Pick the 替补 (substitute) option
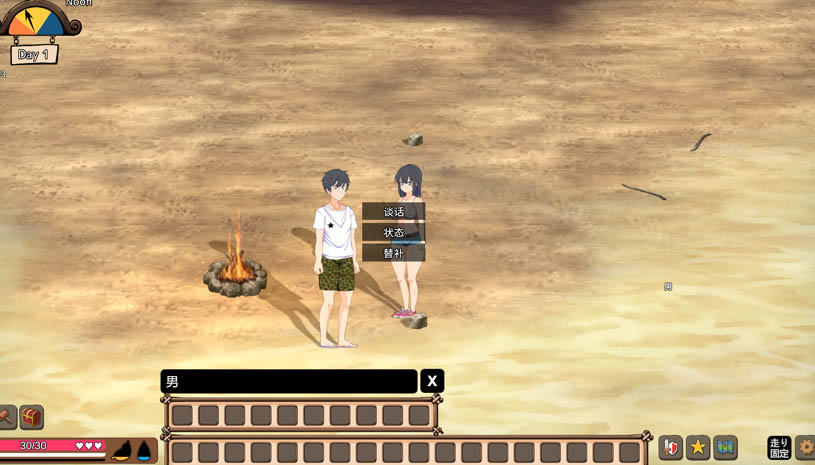815x465 pixels. point(393,254)
